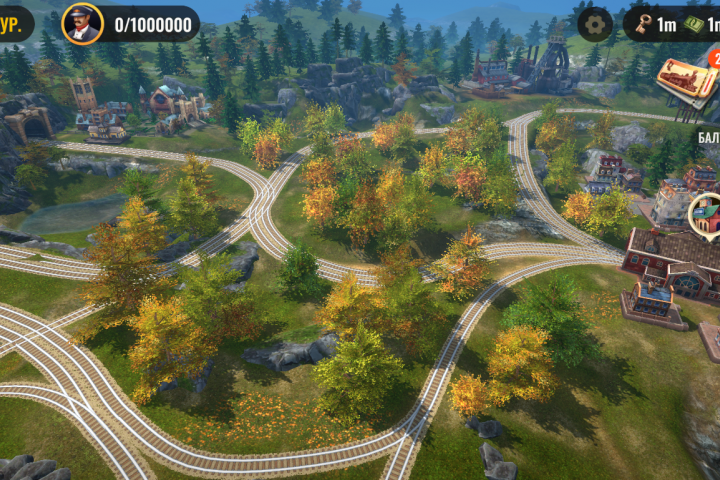The image size is (720, 480).
Task: Tap the conductor avatar portrait
Action: [82, 23]
